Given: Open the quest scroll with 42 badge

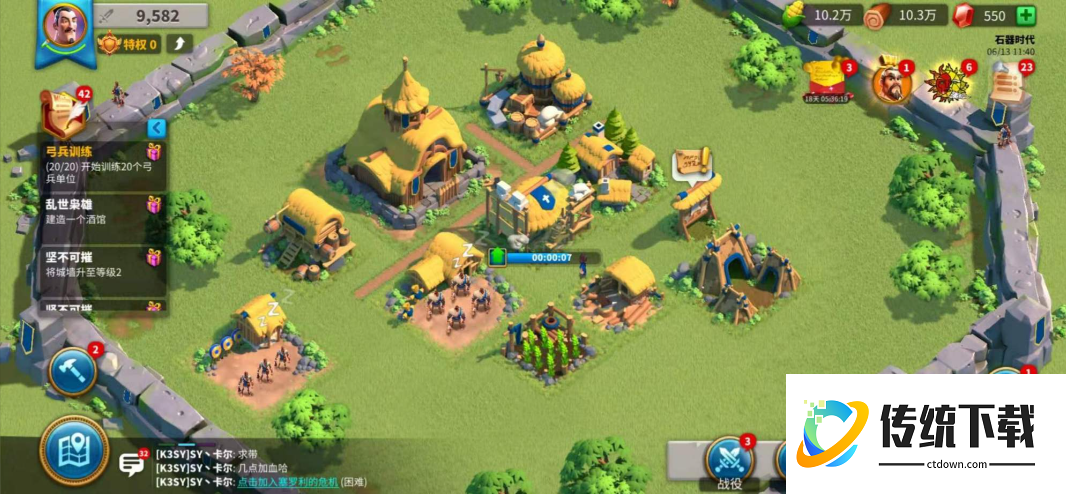Looking at the screenshot, I should [63, 111].
